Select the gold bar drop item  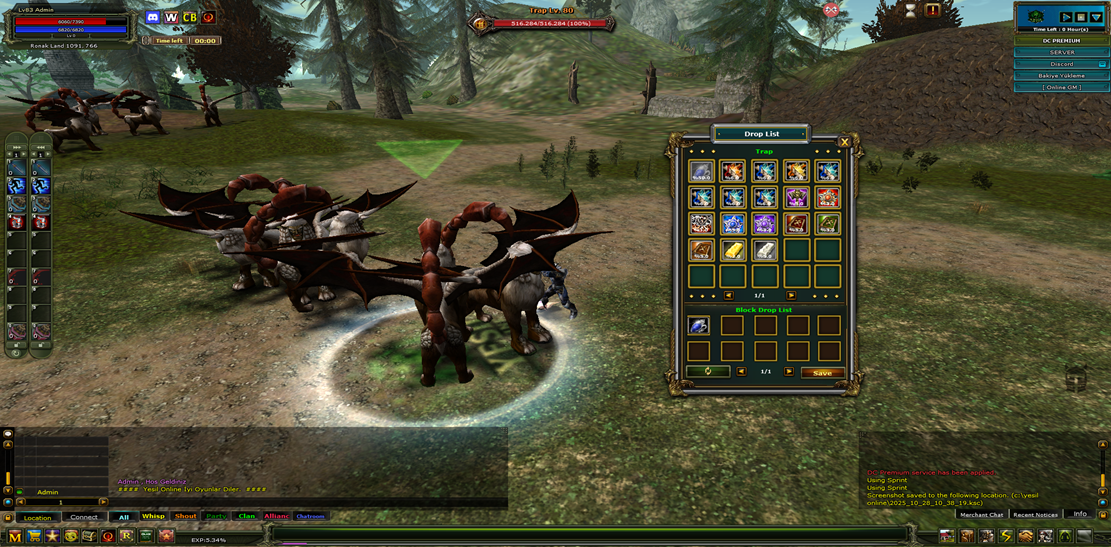pyautogui.click(x=733, y=249)
